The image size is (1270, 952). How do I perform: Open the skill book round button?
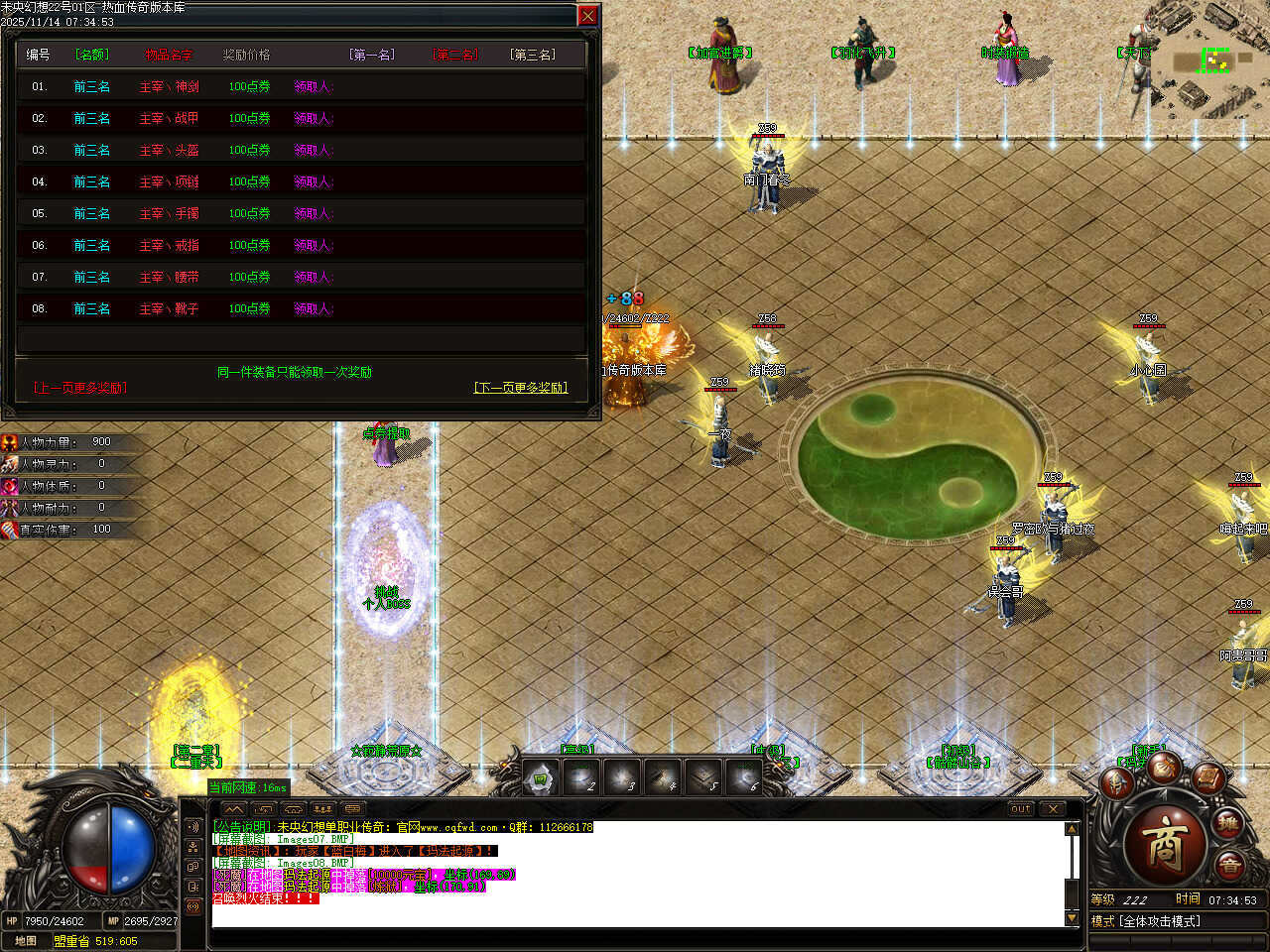[1206, 776]
